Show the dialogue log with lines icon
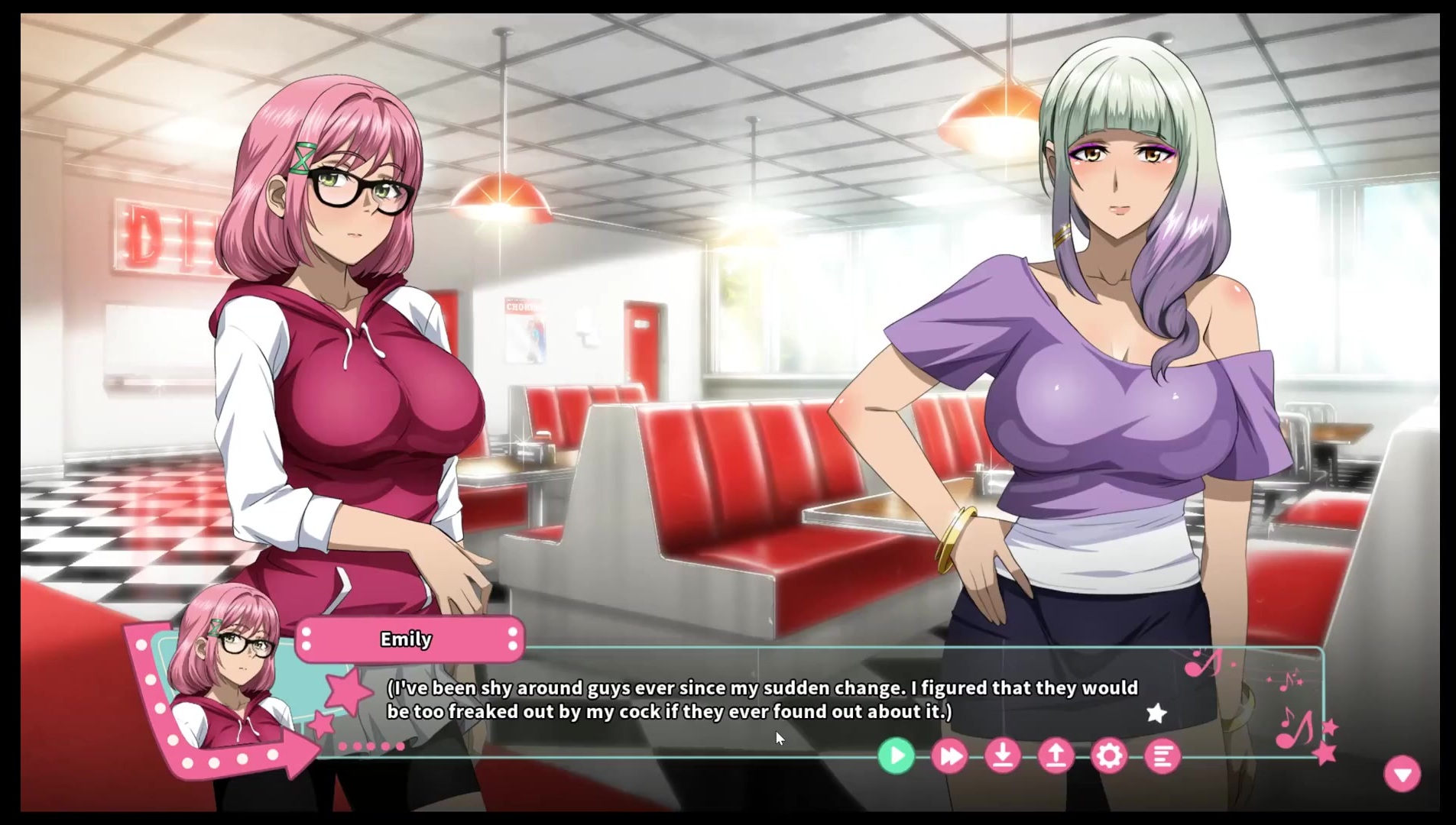Image resolution: width=1456 pixels, height=825 pixels. (x=1162, y=756)
